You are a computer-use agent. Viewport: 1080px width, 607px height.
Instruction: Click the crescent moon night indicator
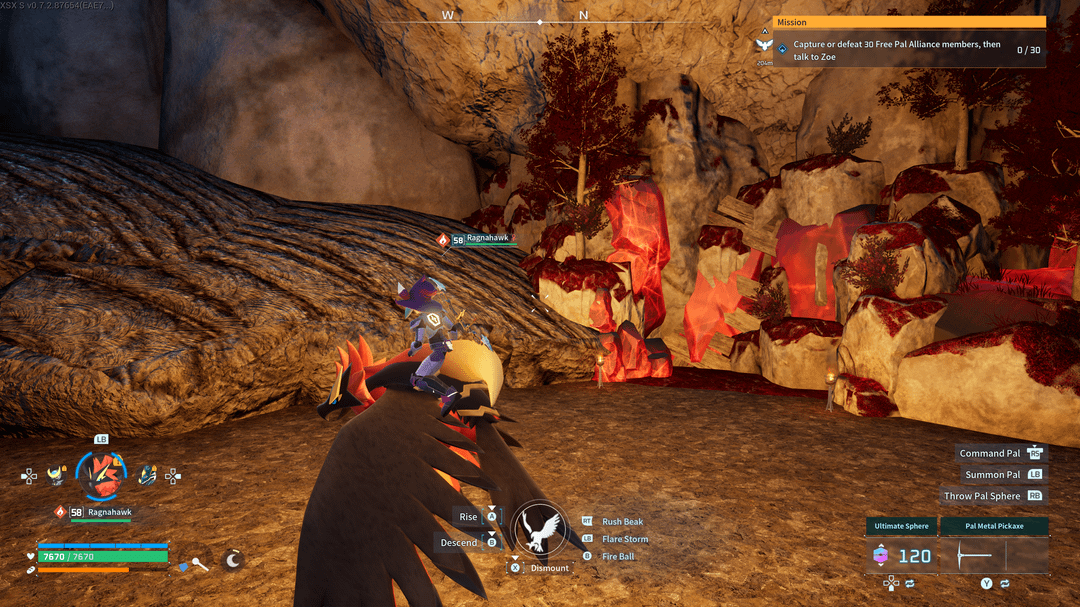[x=233, y=560]
